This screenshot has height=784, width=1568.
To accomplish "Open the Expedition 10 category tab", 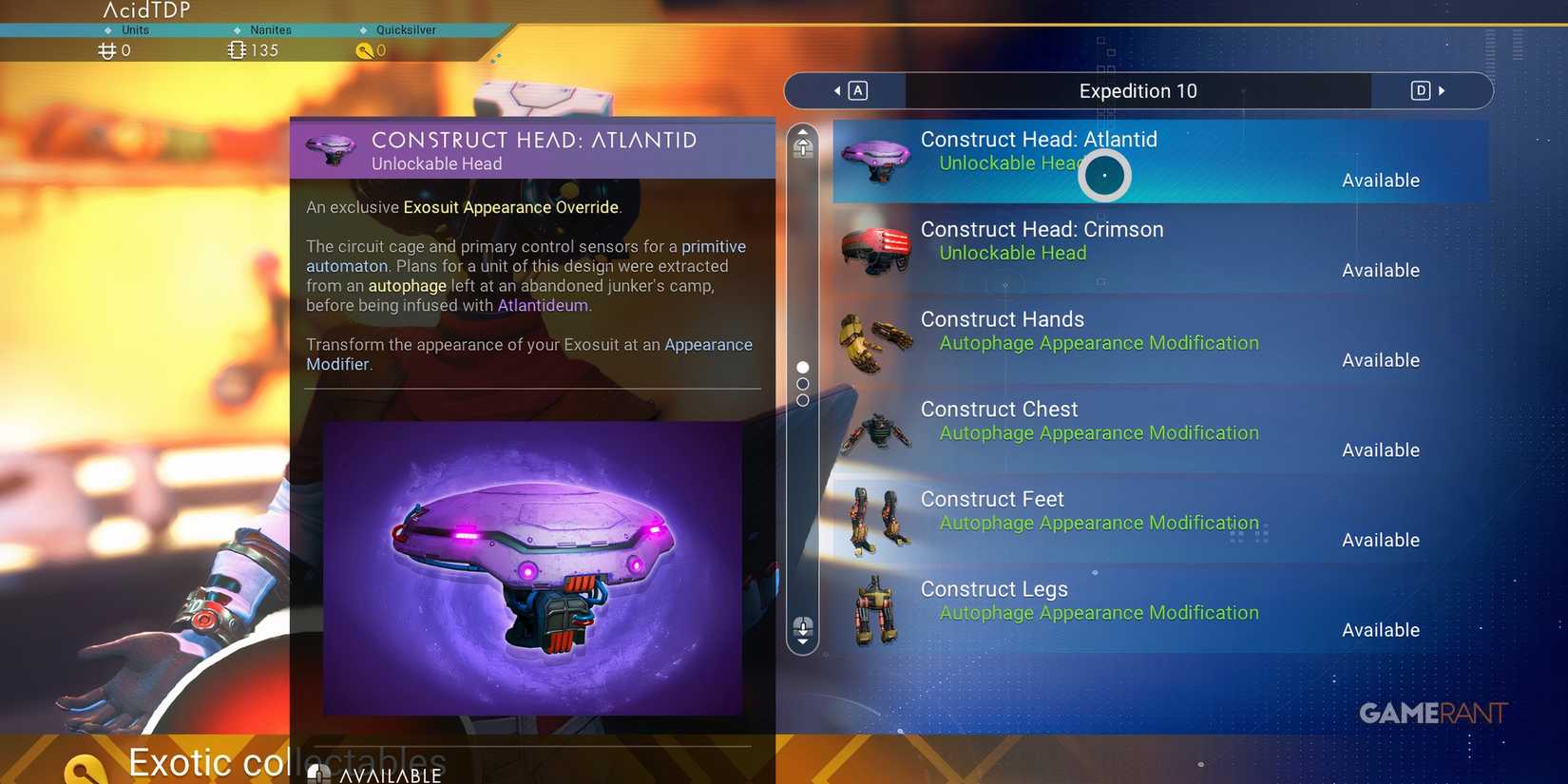I will coord(1138,90).
